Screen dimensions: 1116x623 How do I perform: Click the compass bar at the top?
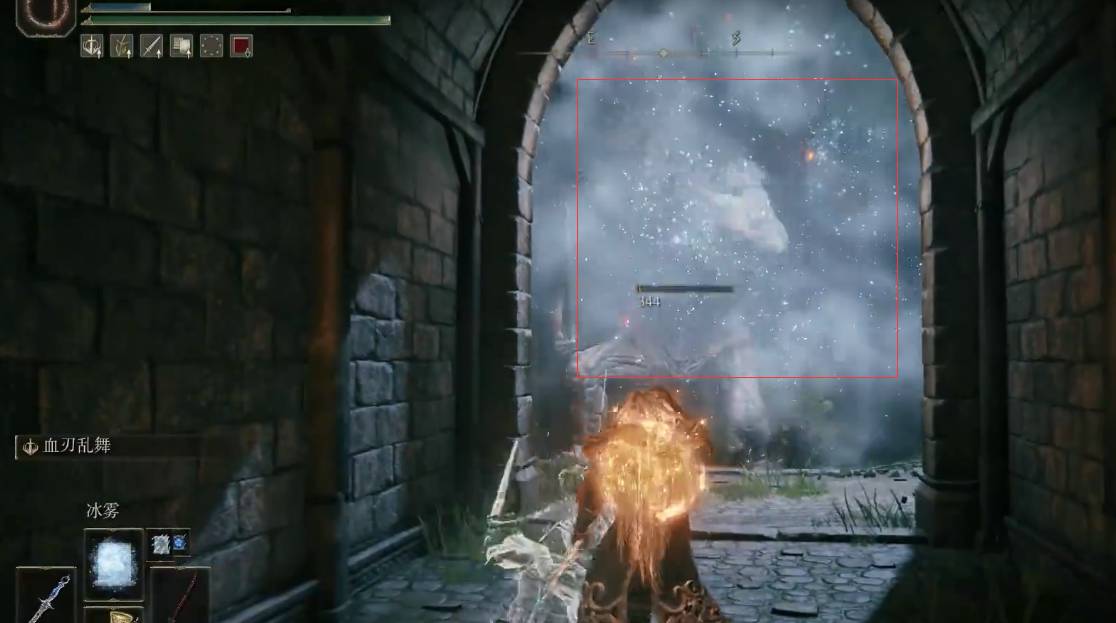click(663, 51)
